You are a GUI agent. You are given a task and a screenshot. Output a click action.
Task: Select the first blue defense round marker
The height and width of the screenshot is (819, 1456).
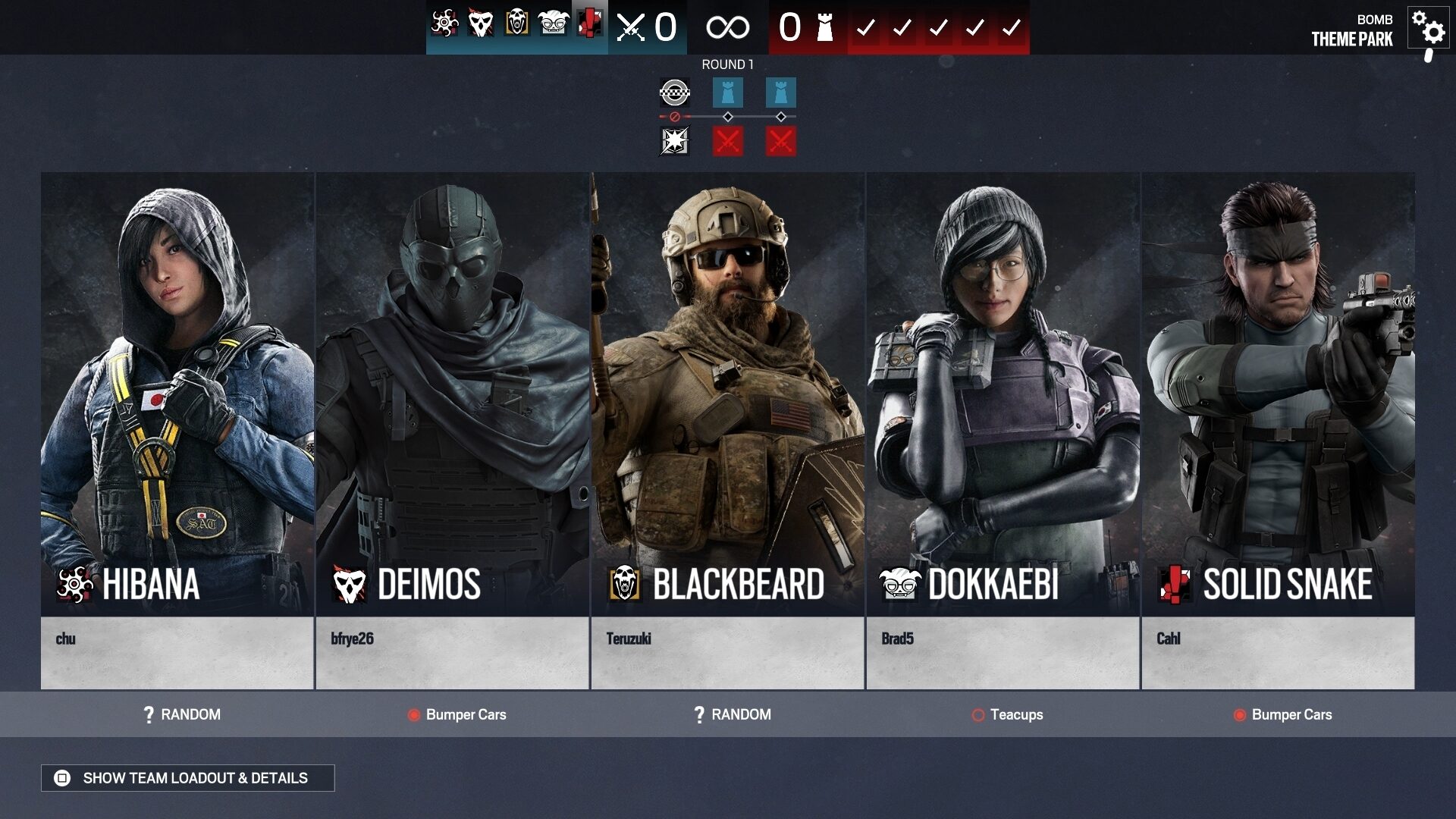pos(726,93)
